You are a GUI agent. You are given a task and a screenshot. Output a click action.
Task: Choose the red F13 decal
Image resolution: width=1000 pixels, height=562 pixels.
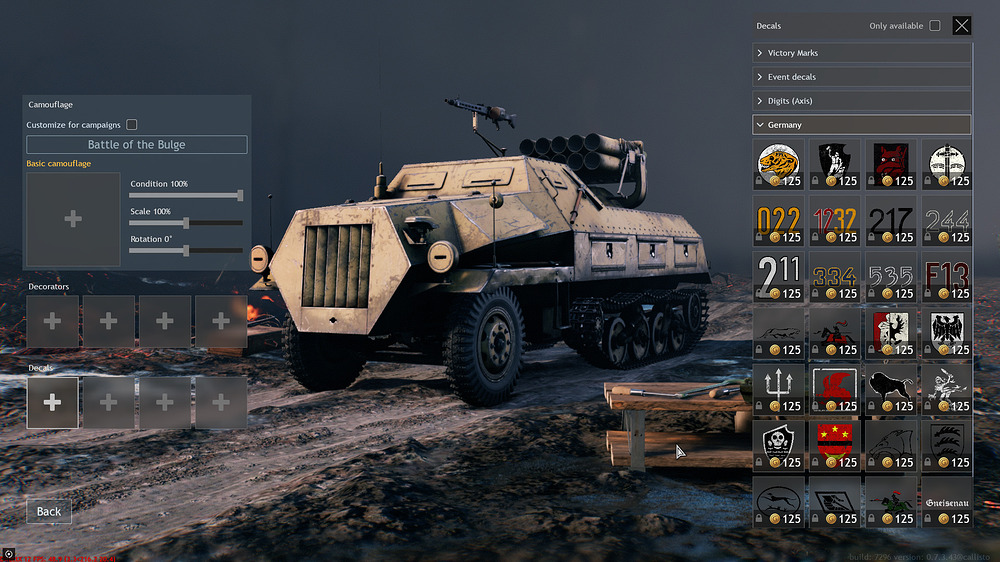point(945,276)
